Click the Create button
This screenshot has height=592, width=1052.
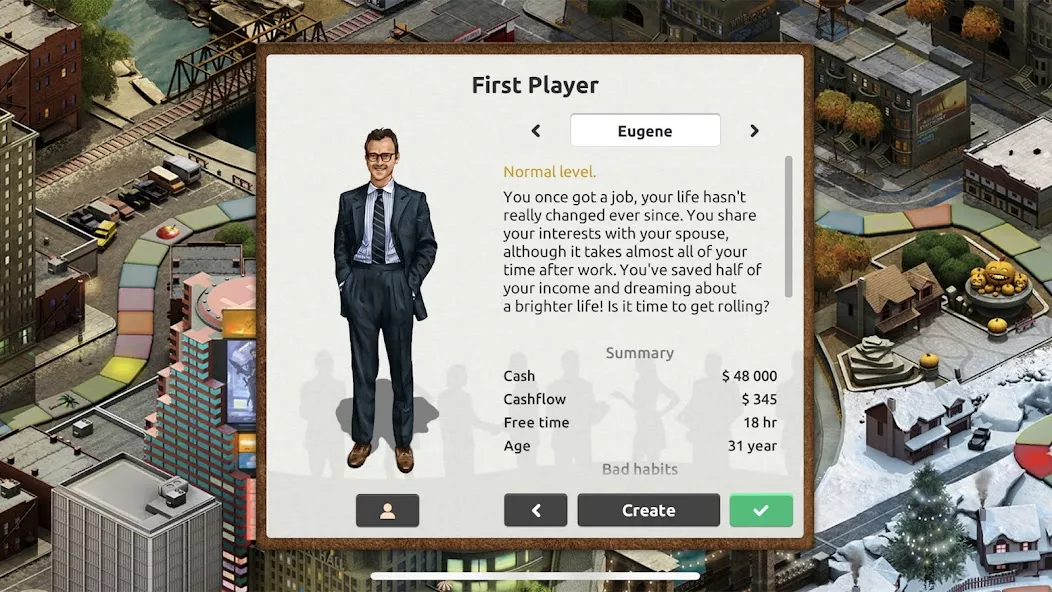click(648, 510)
